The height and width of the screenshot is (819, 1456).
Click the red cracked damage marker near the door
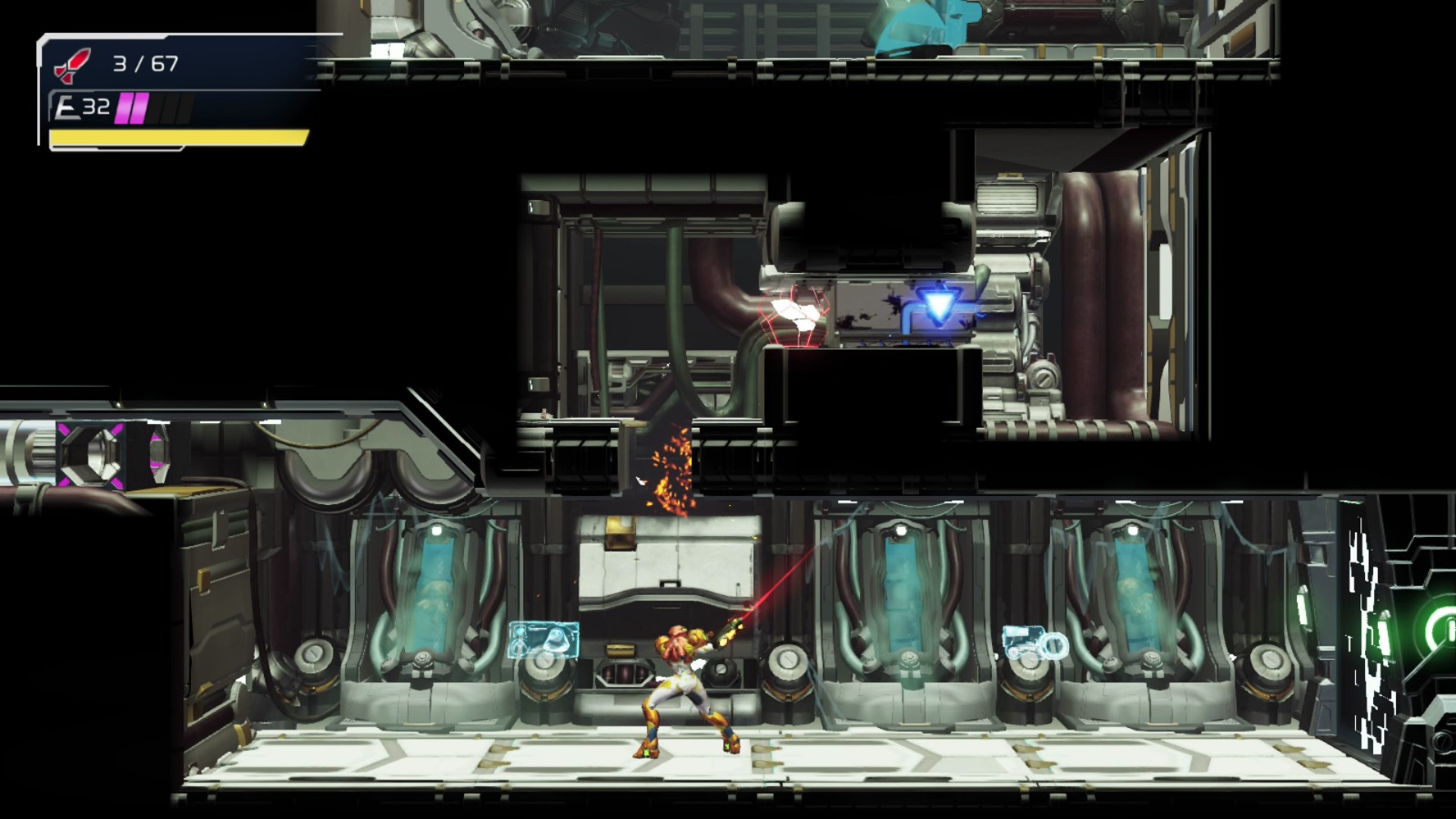click(x=792, y=314)
